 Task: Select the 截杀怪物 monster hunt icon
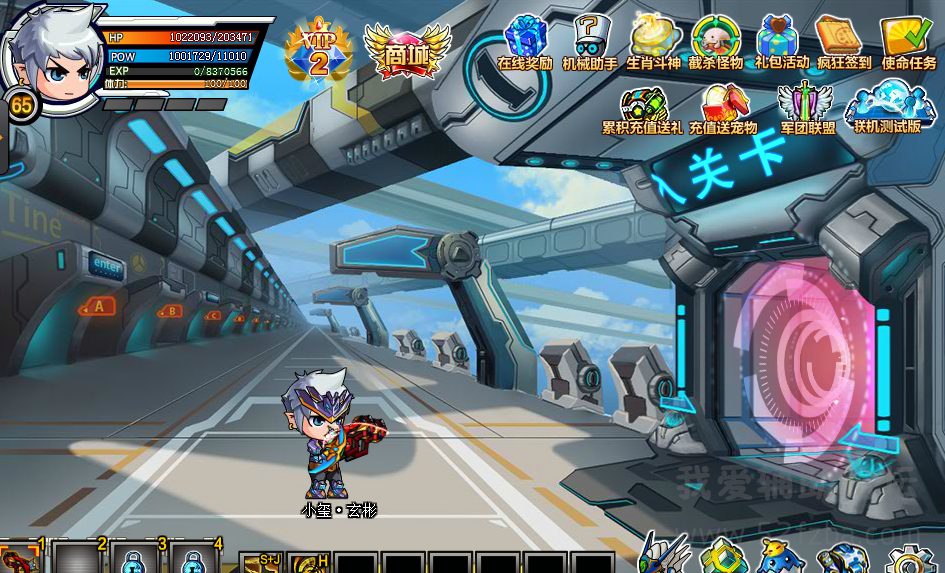point(716,42)
